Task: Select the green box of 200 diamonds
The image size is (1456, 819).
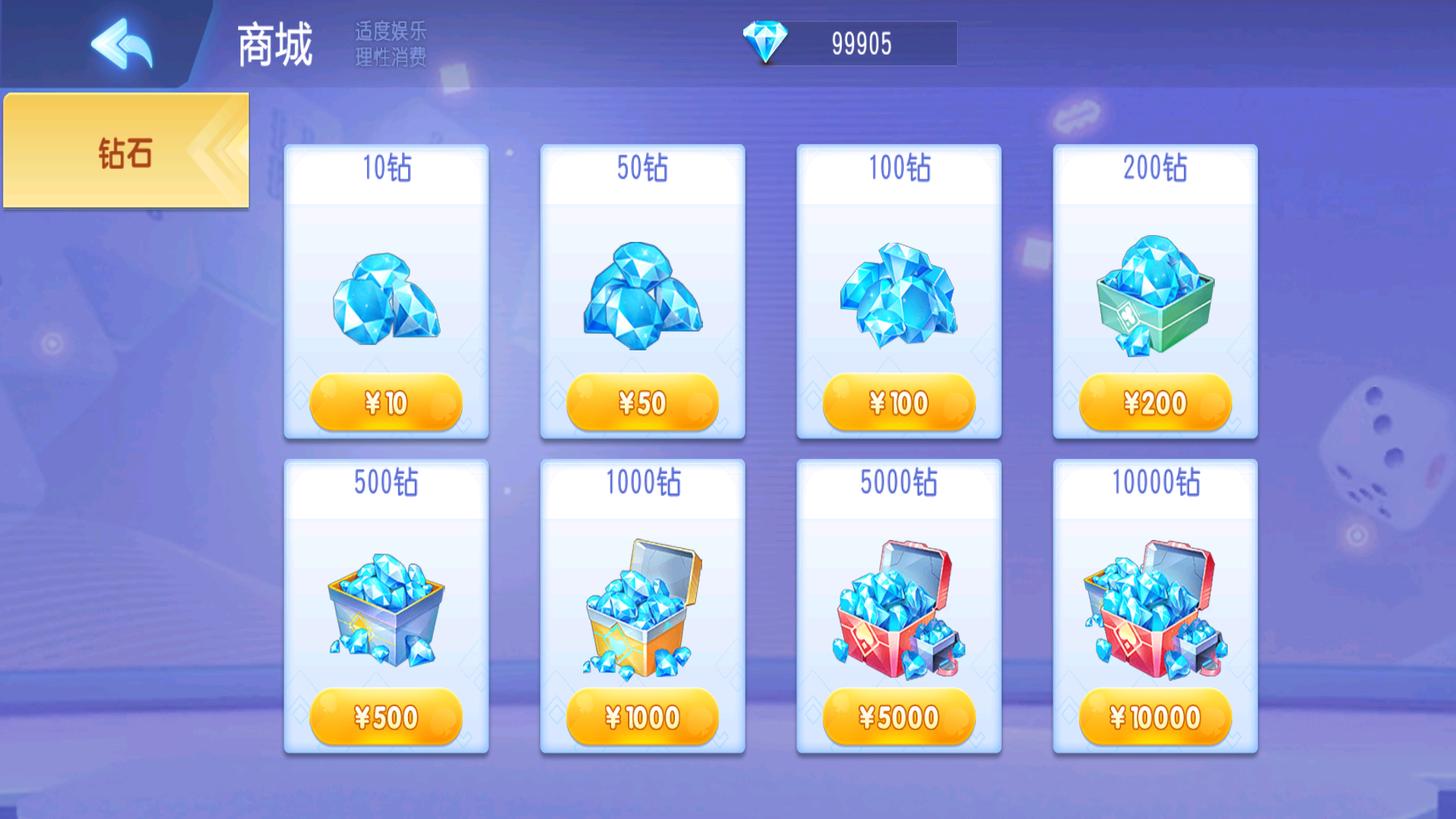Action: coord(1155,296)
